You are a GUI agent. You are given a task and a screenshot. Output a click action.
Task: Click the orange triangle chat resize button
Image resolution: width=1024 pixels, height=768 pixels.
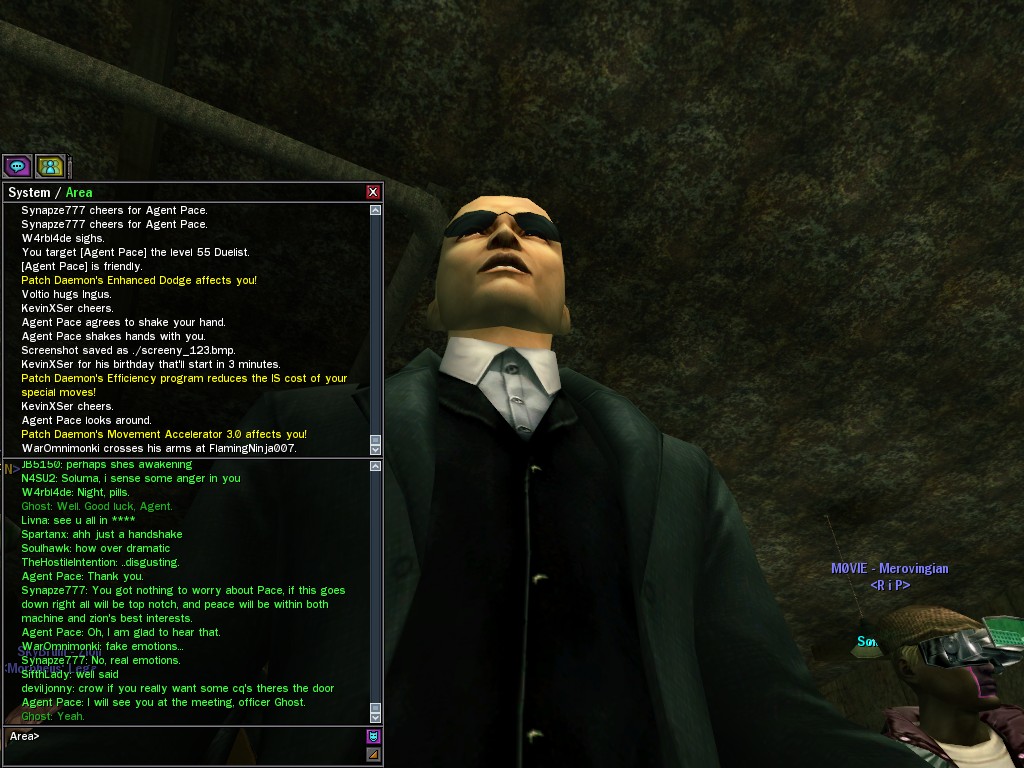point(374,754)
